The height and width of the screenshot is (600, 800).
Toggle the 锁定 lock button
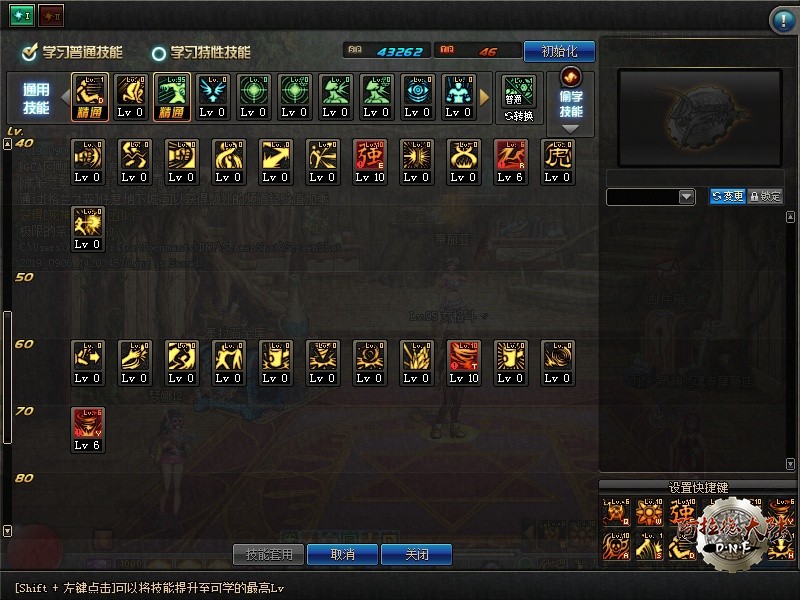click(765, 197)
